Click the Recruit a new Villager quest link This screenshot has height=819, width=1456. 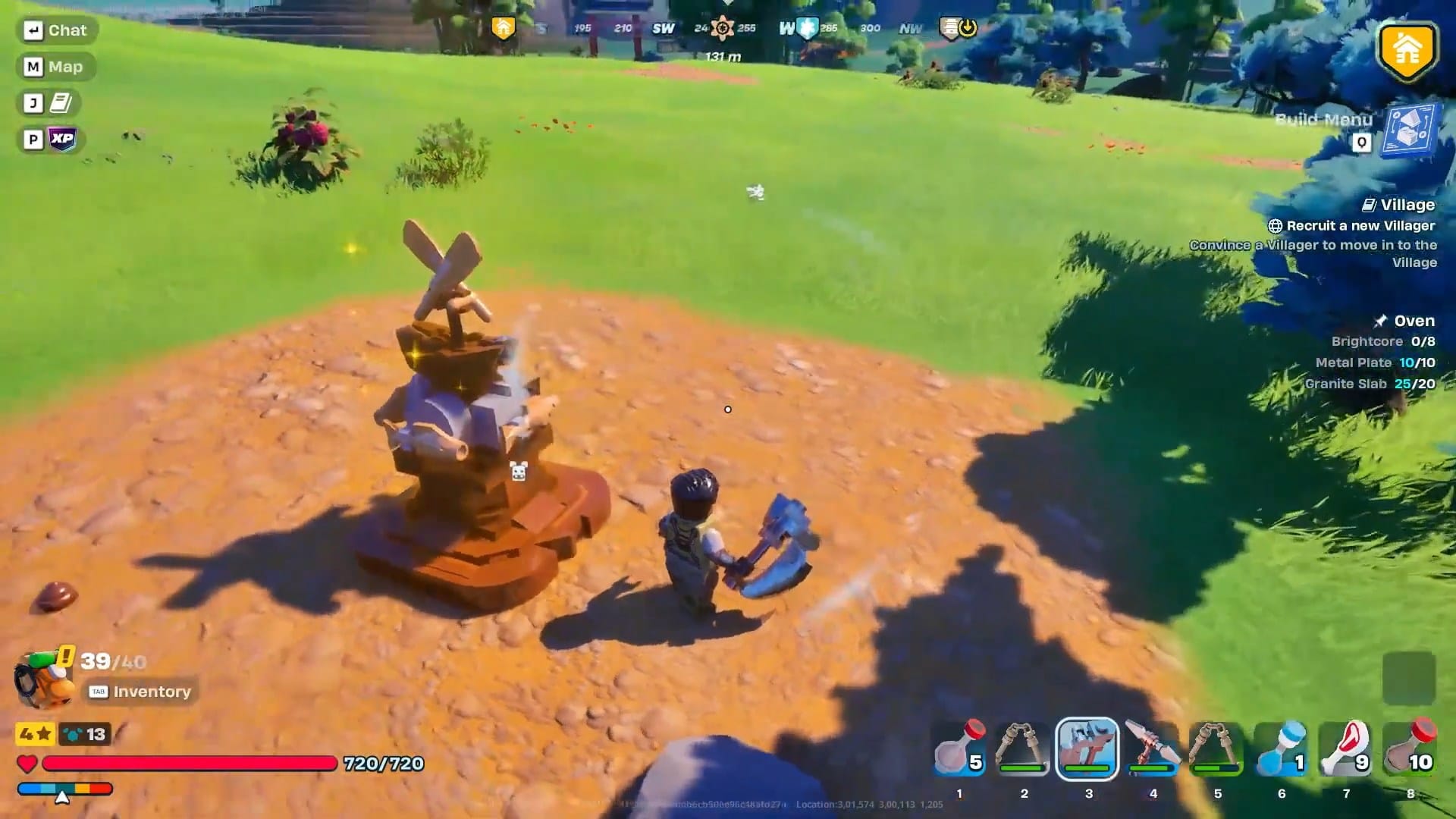1361,225
